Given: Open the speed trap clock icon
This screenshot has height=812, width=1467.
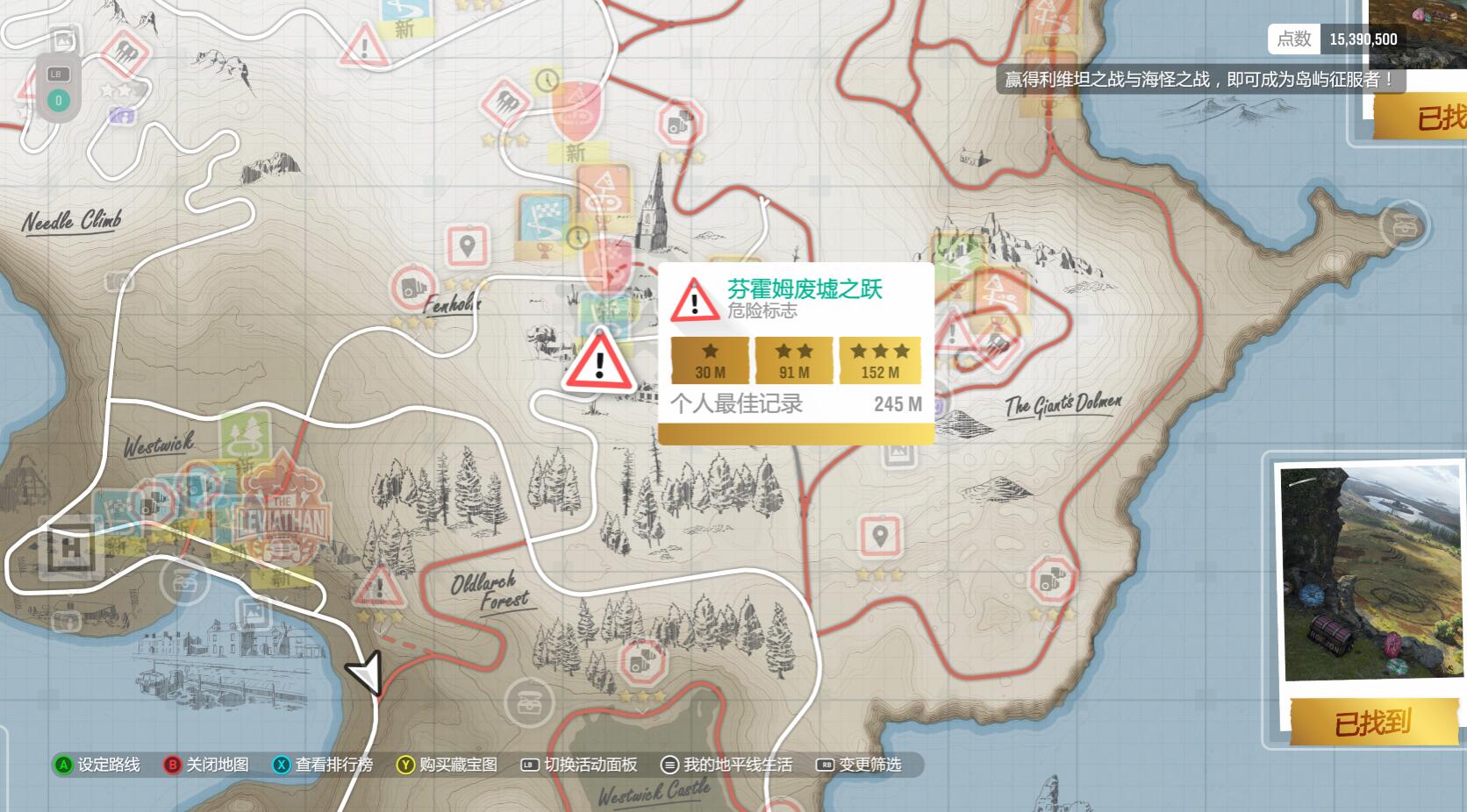Looking at the screenshot, I should point(578,237).
